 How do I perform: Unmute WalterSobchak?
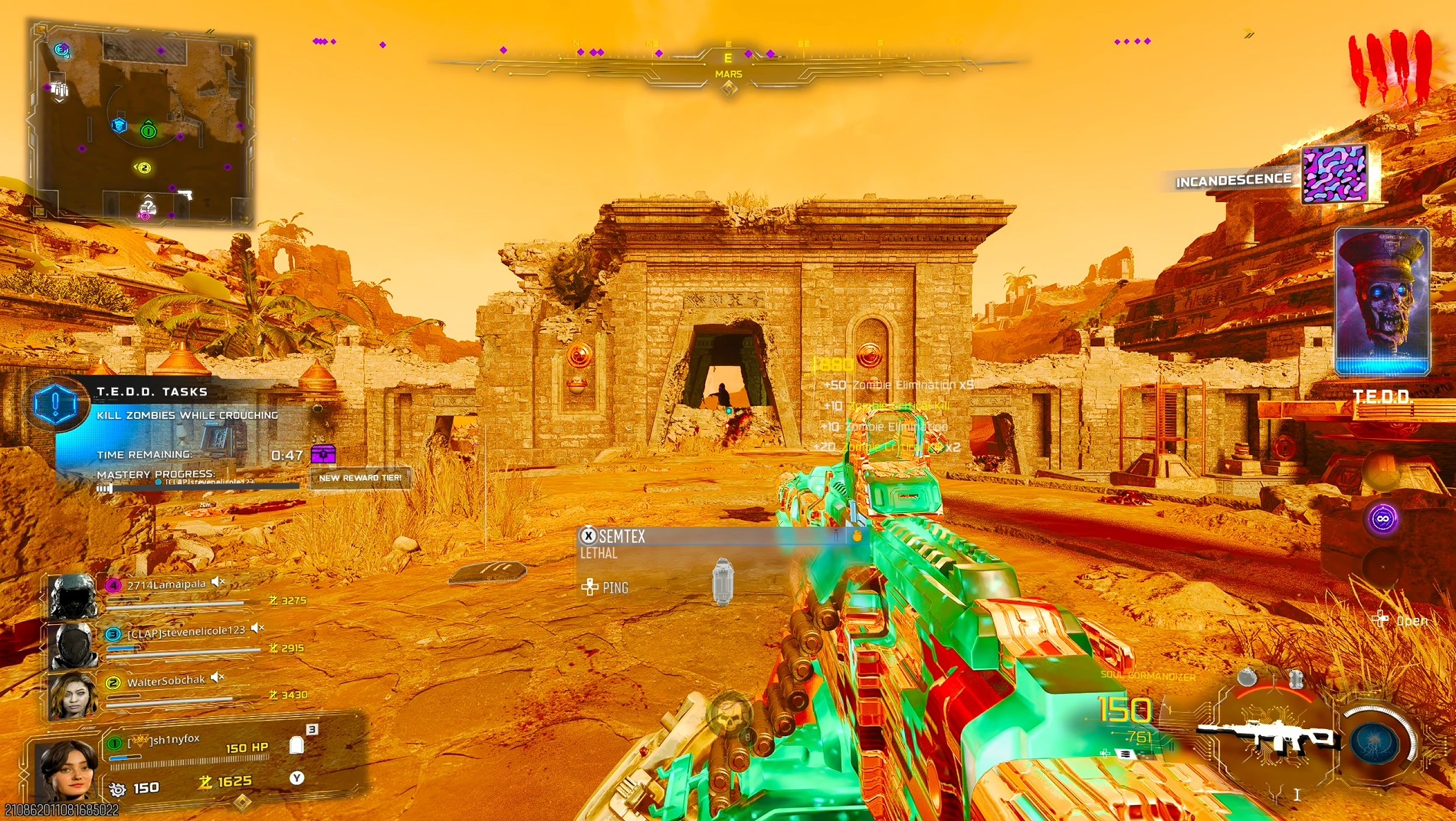click(x=216, y=676)
